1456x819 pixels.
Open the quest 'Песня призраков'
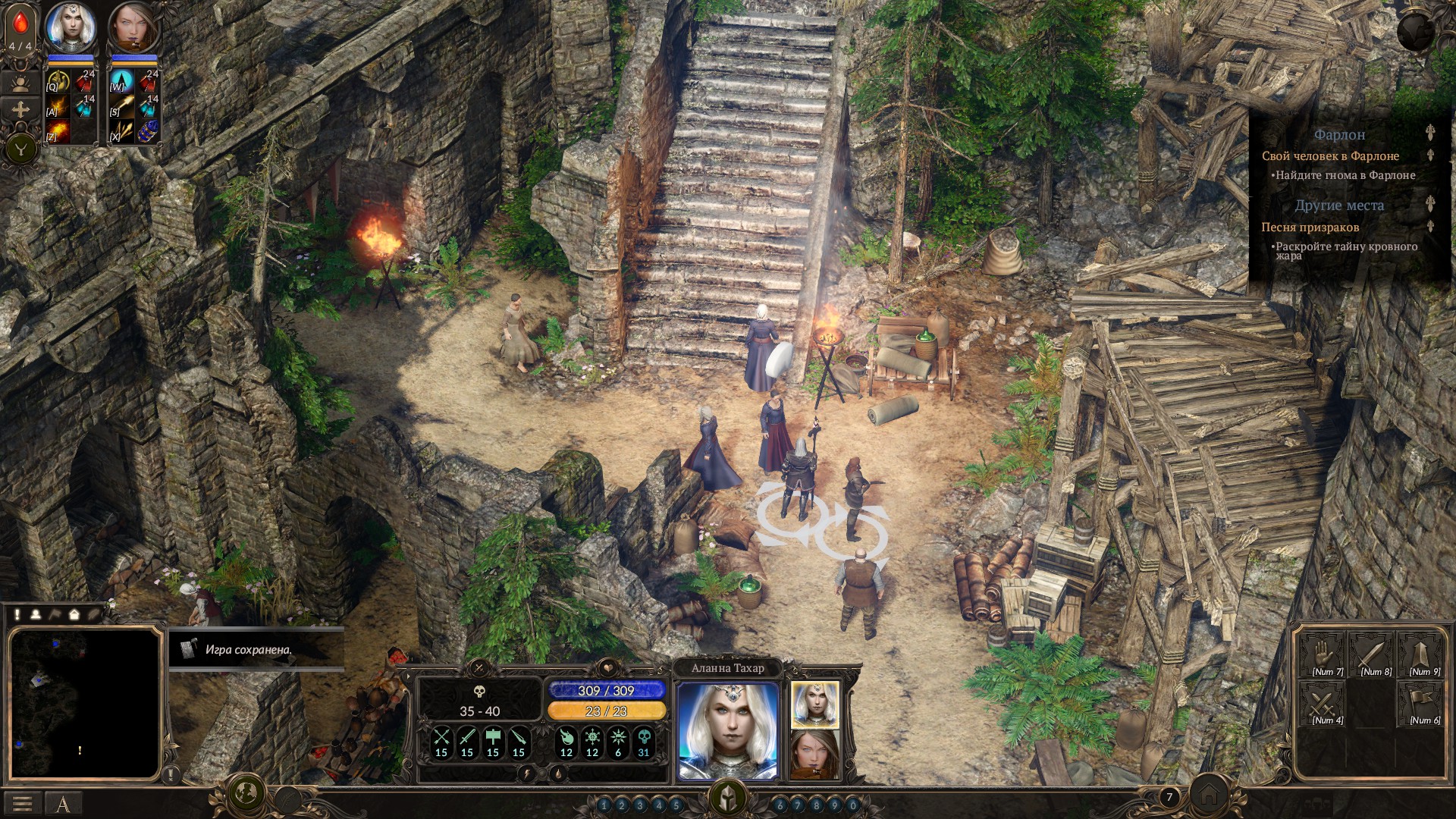[1310, 227]
